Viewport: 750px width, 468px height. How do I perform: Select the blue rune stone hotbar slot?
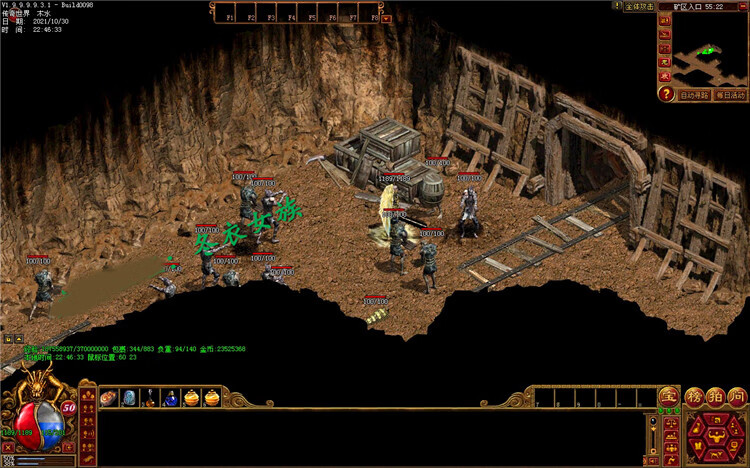click(x=129, y=398)
